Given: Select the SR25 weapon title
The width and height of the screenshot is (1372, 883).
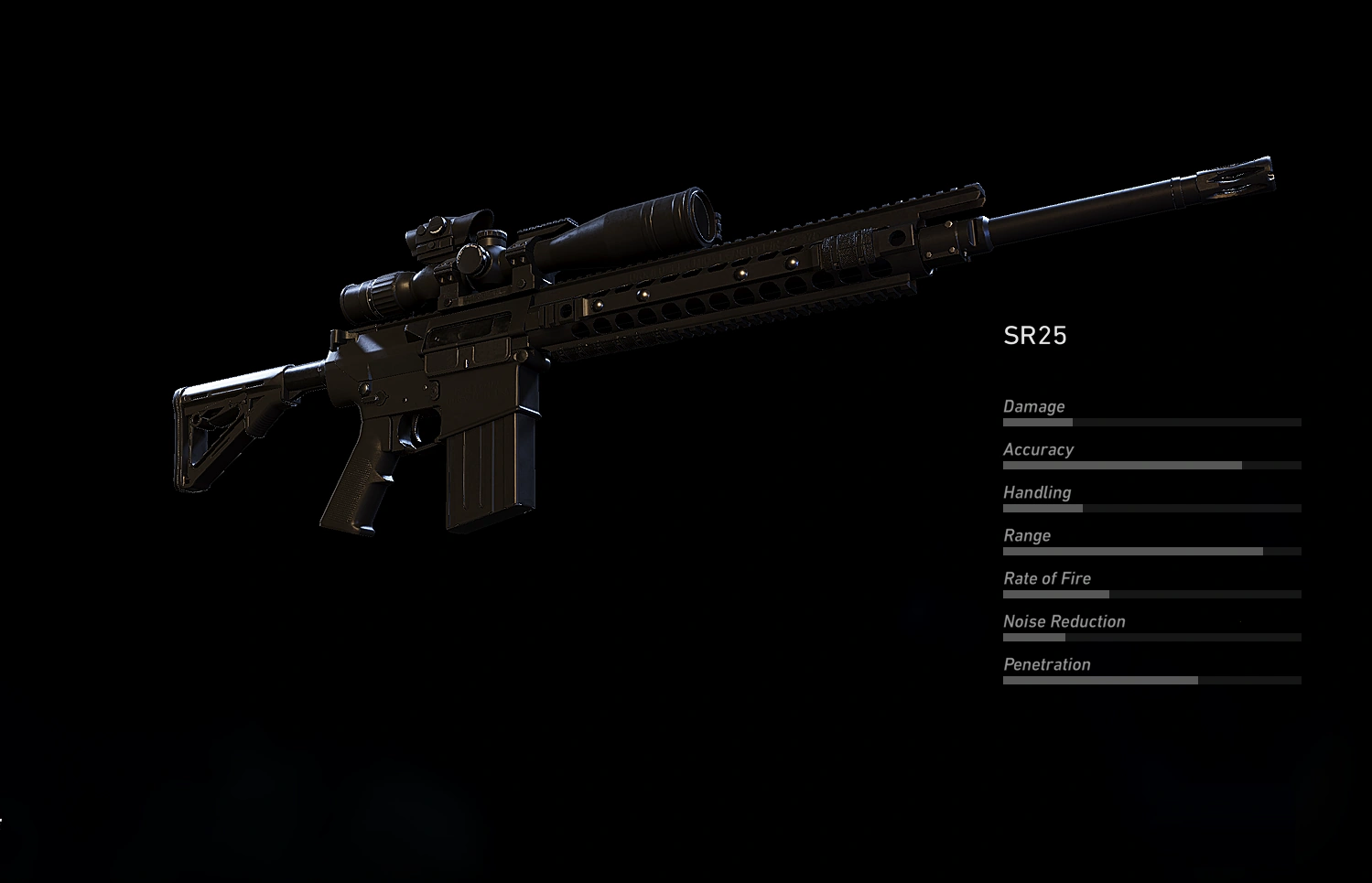Looking at the screenshot, I should coord(1035,335).
